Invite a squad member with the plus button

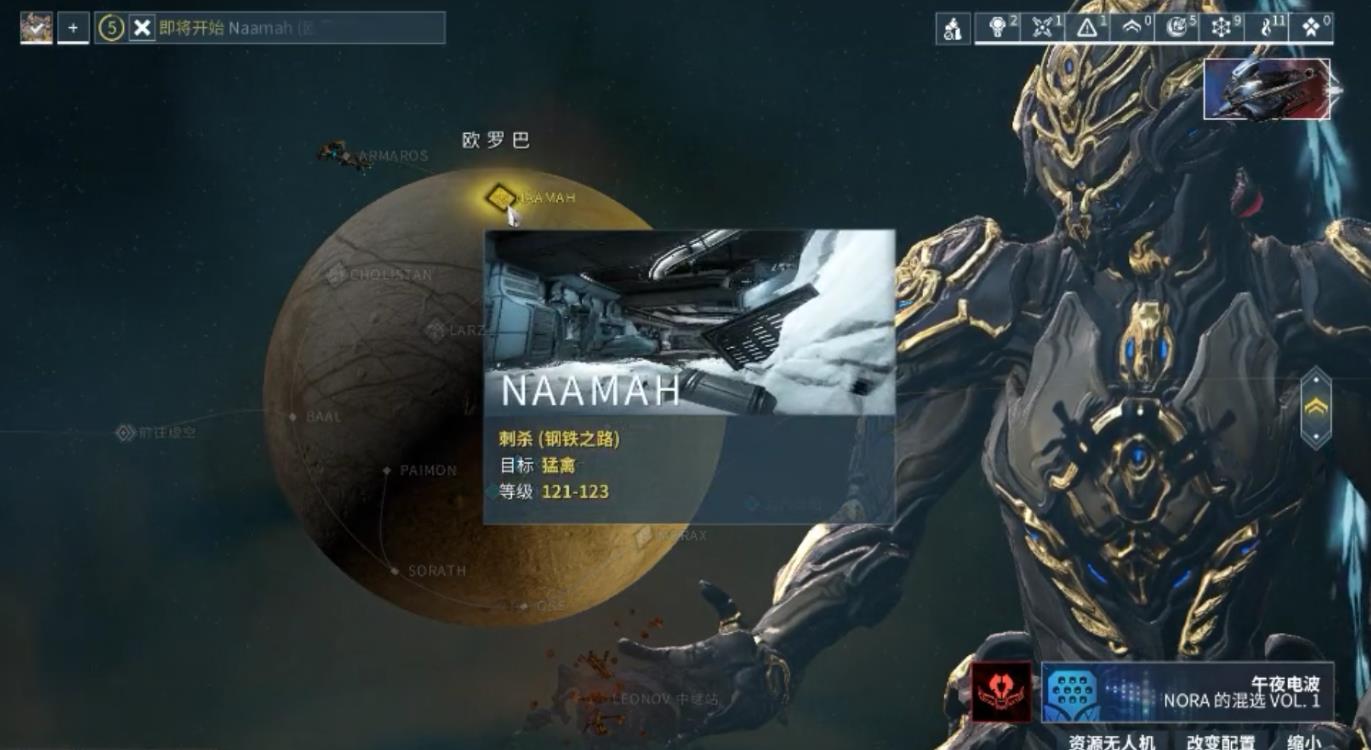click(73, 28)
